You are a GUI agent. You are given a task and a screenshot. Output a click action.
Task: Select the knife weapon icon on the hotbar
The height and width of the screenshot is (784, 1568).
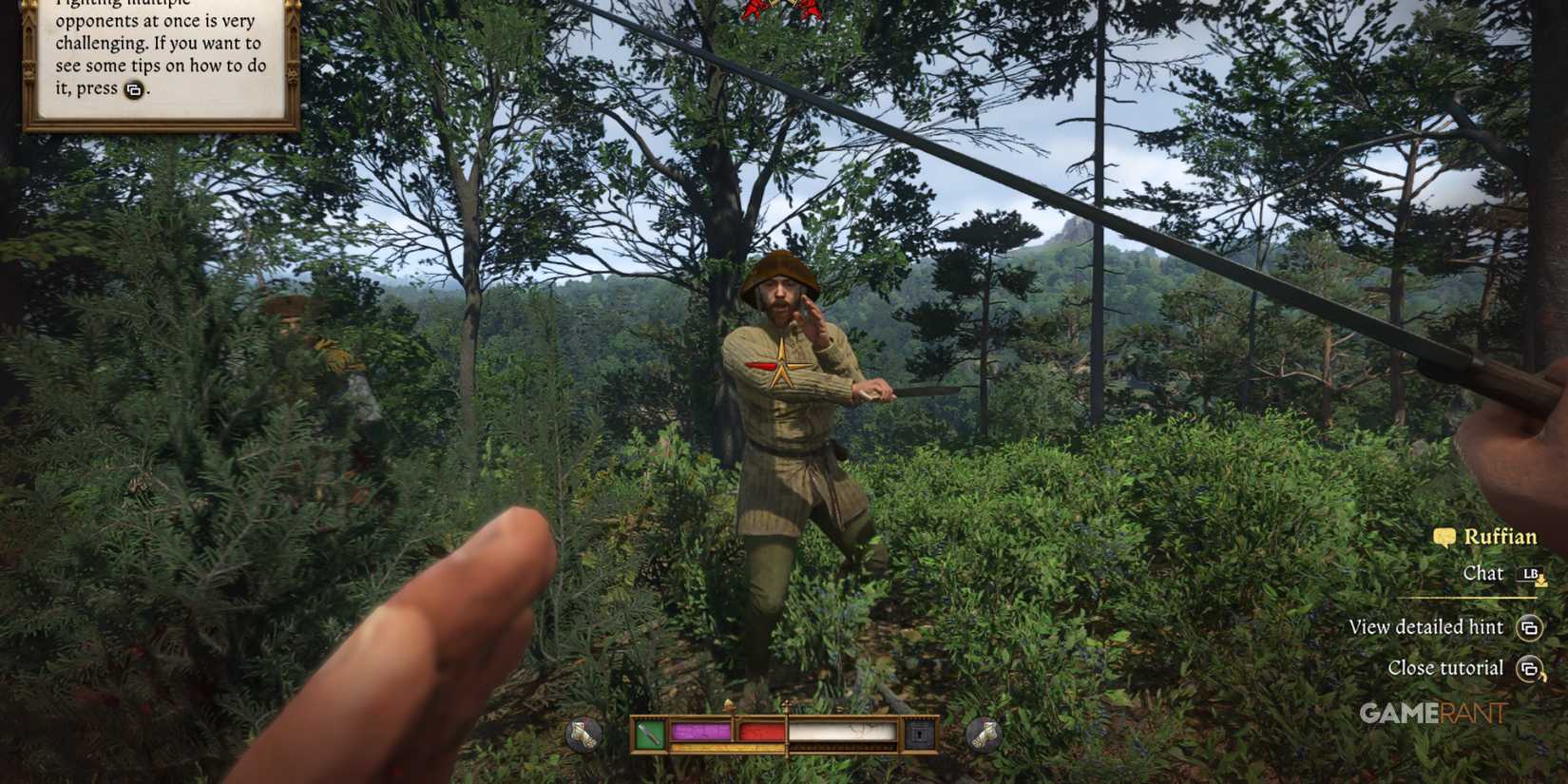point(647,732)
